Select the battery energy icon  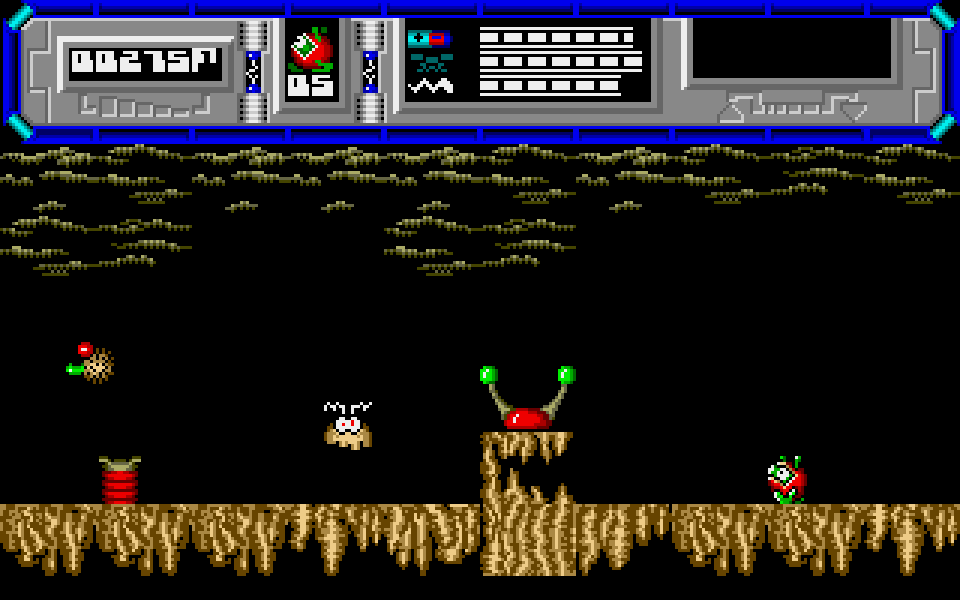pyautogui.click(x=428, y=39)
